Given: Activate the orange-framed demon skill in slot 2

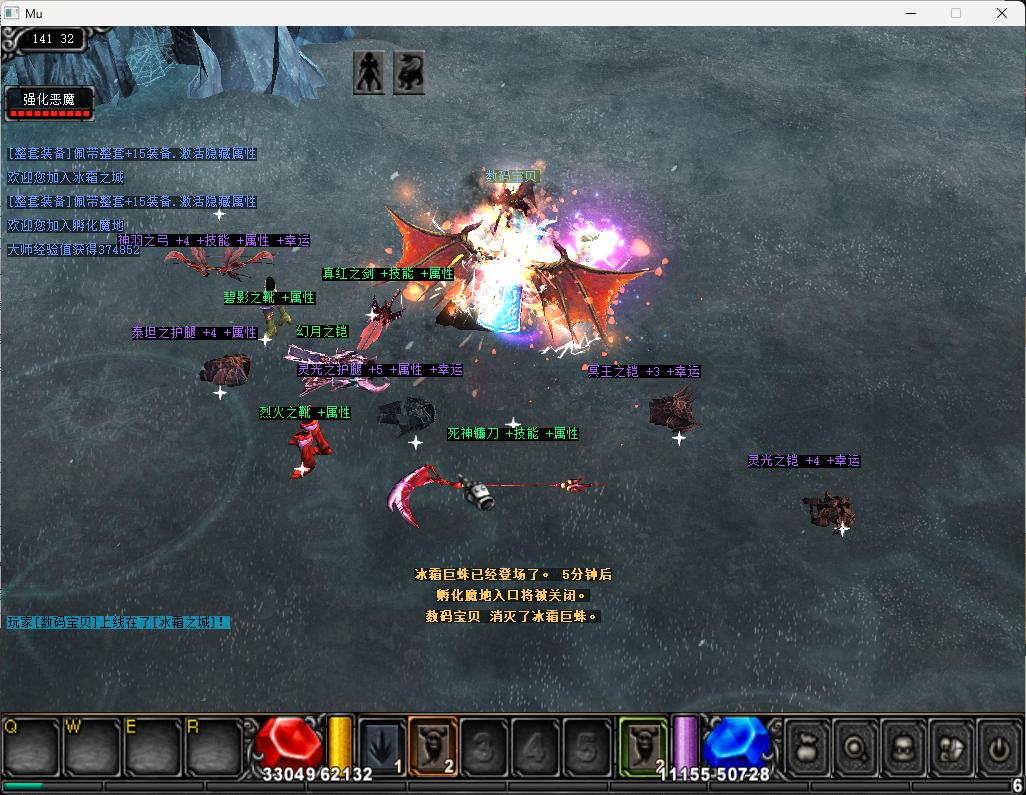Looking at the screenshot, I should 433,746.
